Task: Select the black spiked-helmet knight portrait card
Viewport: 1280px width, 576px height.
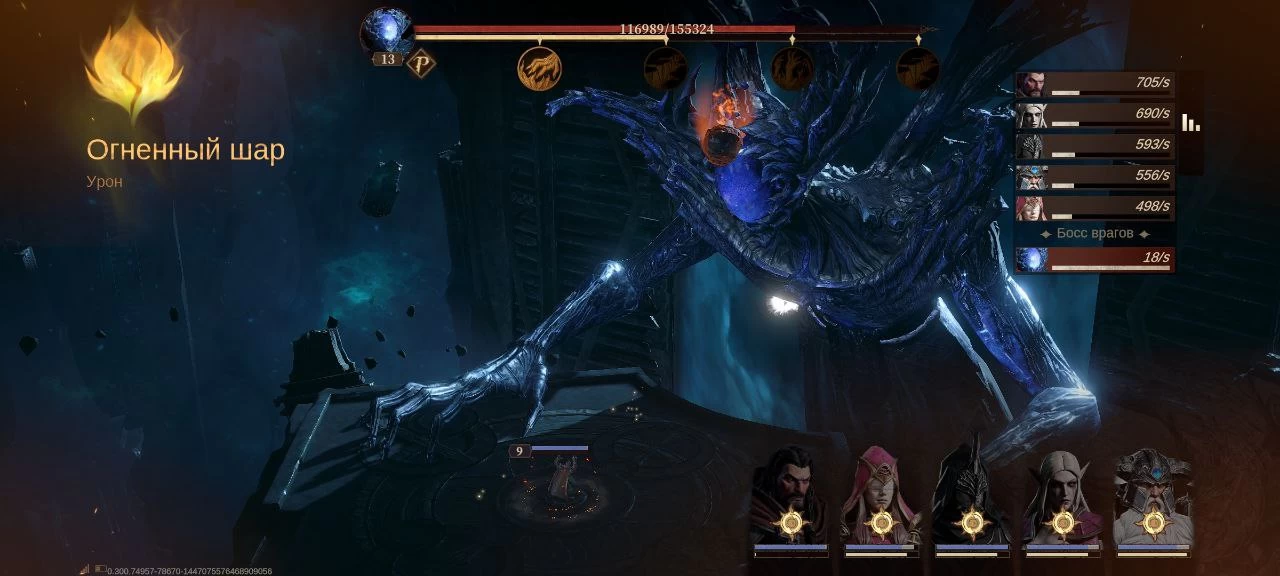Action: point(971,500)
